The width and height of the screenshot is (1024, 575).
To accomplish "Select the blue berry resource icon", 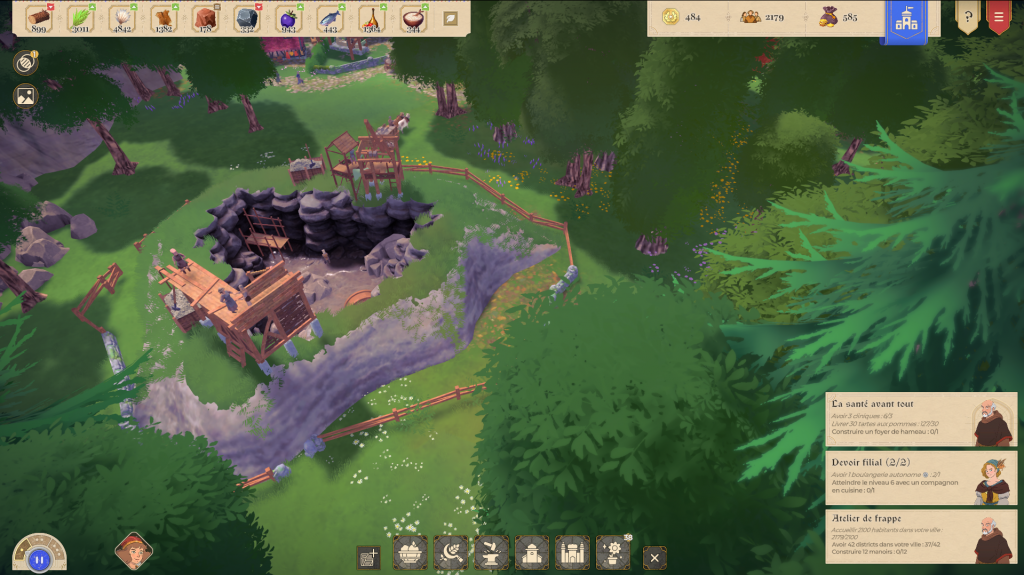I will click(x=288, y=18).
